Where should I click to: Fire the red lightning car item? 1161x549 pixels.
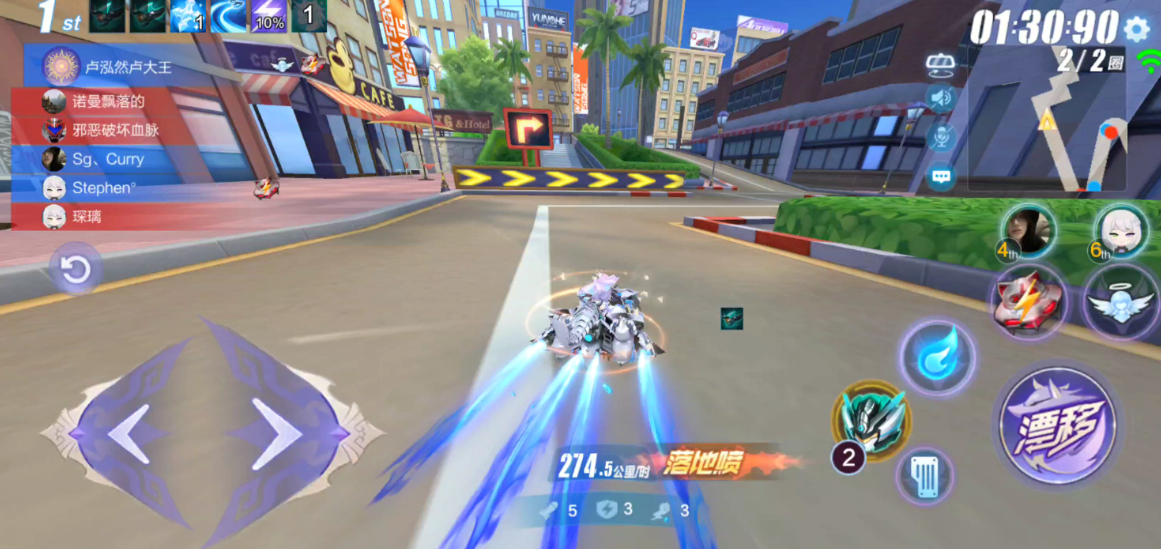(x=1029, y=299)
